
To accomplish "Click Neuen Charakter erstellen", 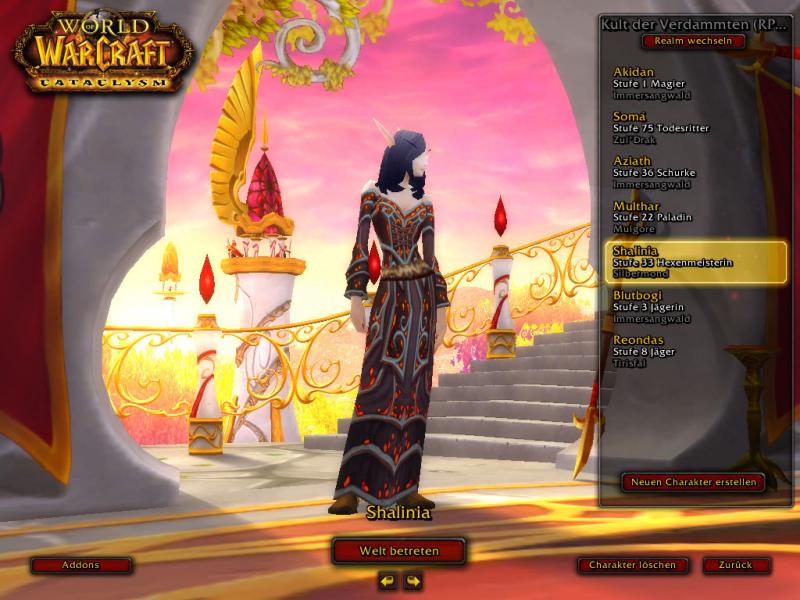I will pyautogui.click(x=693, y=482).
